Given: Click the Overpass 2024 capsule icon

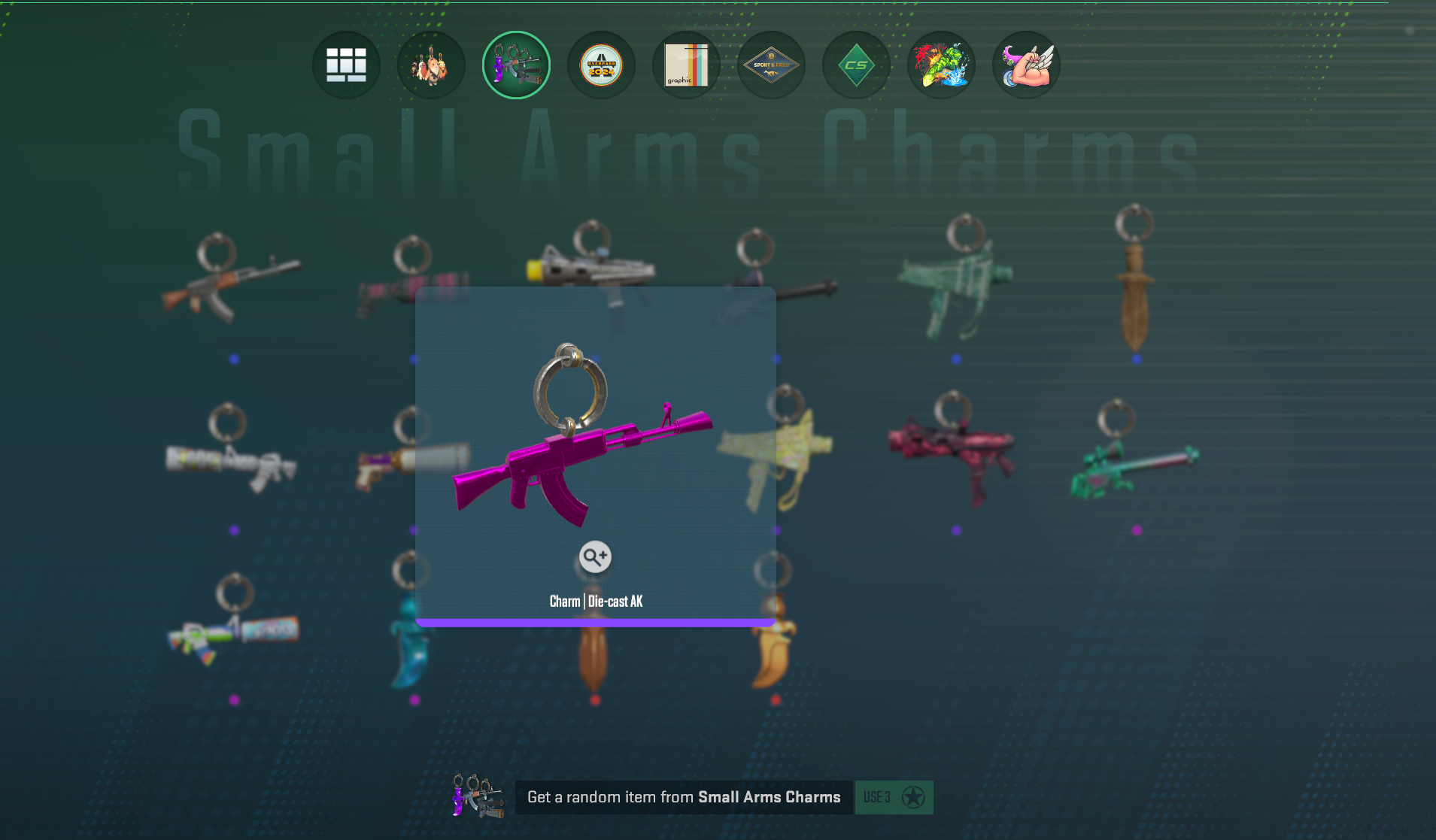Looking at the screenshot, I should [x=602, y=65].
